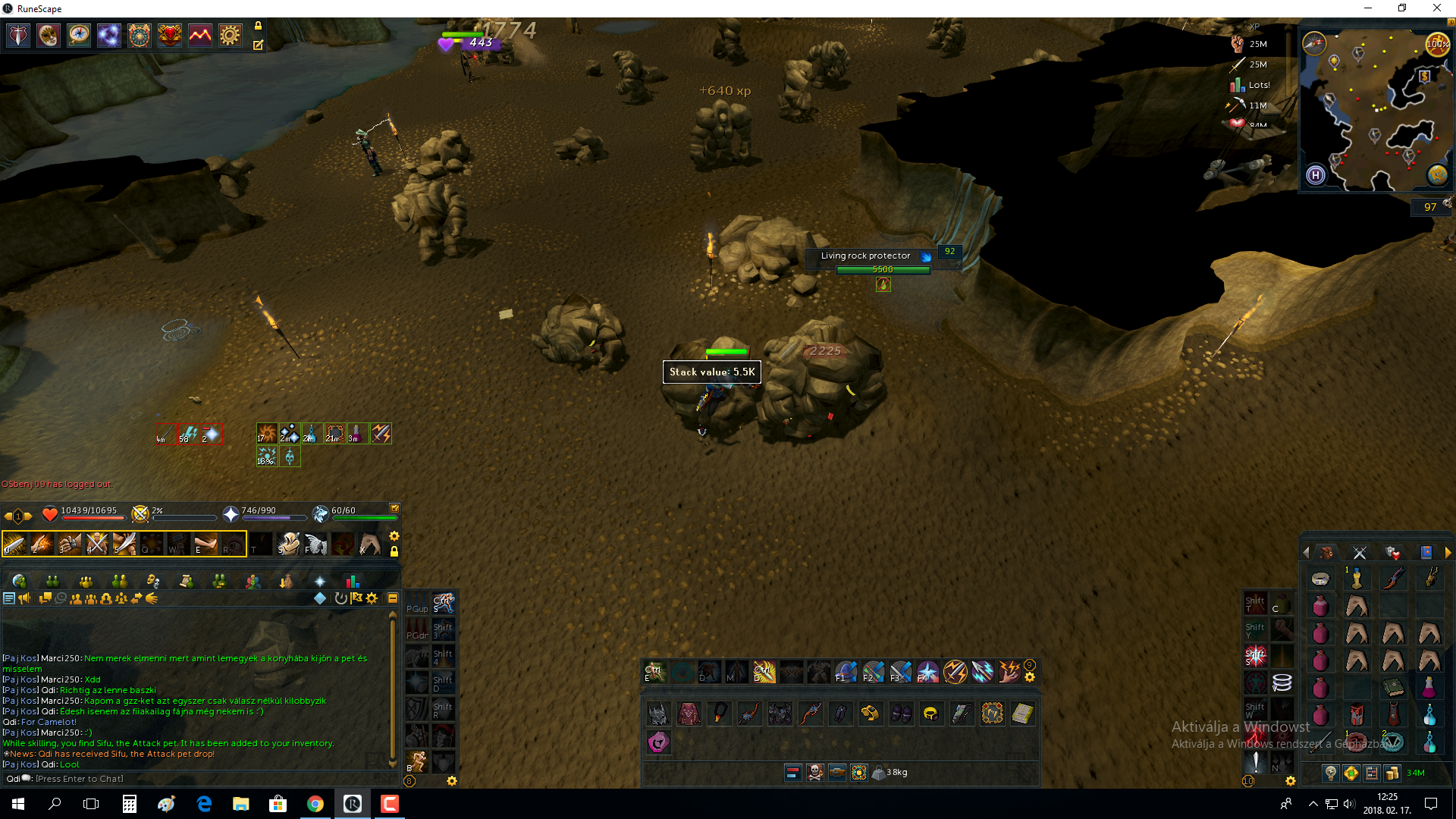Open the money pouch coins button

[x=1392, y=773]
